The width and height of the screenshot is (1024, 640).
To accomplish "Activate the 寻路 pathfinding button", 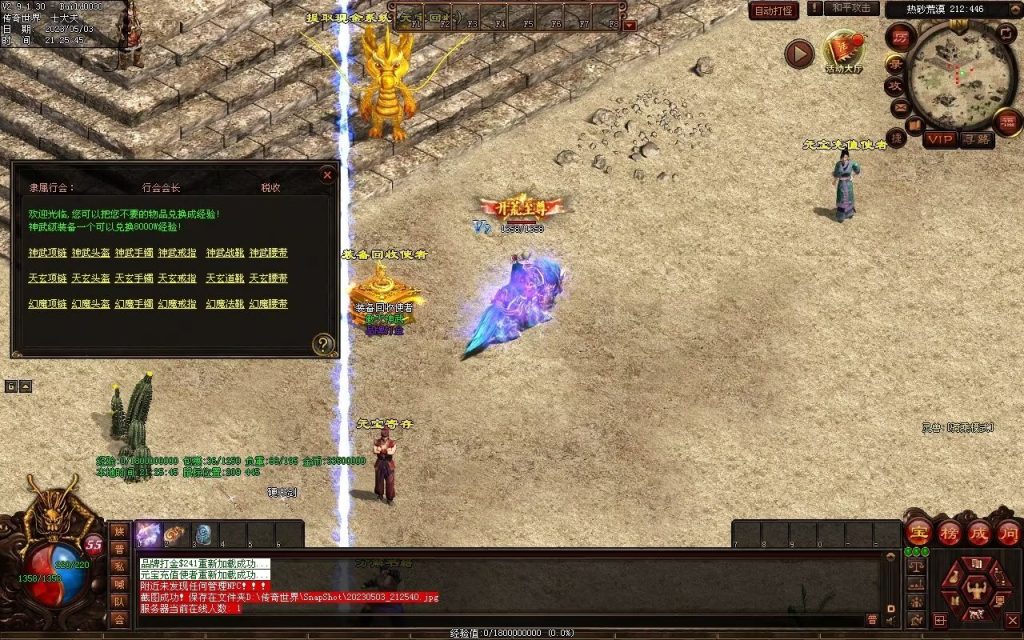I will pyautogui.click(x=976, y=139).
